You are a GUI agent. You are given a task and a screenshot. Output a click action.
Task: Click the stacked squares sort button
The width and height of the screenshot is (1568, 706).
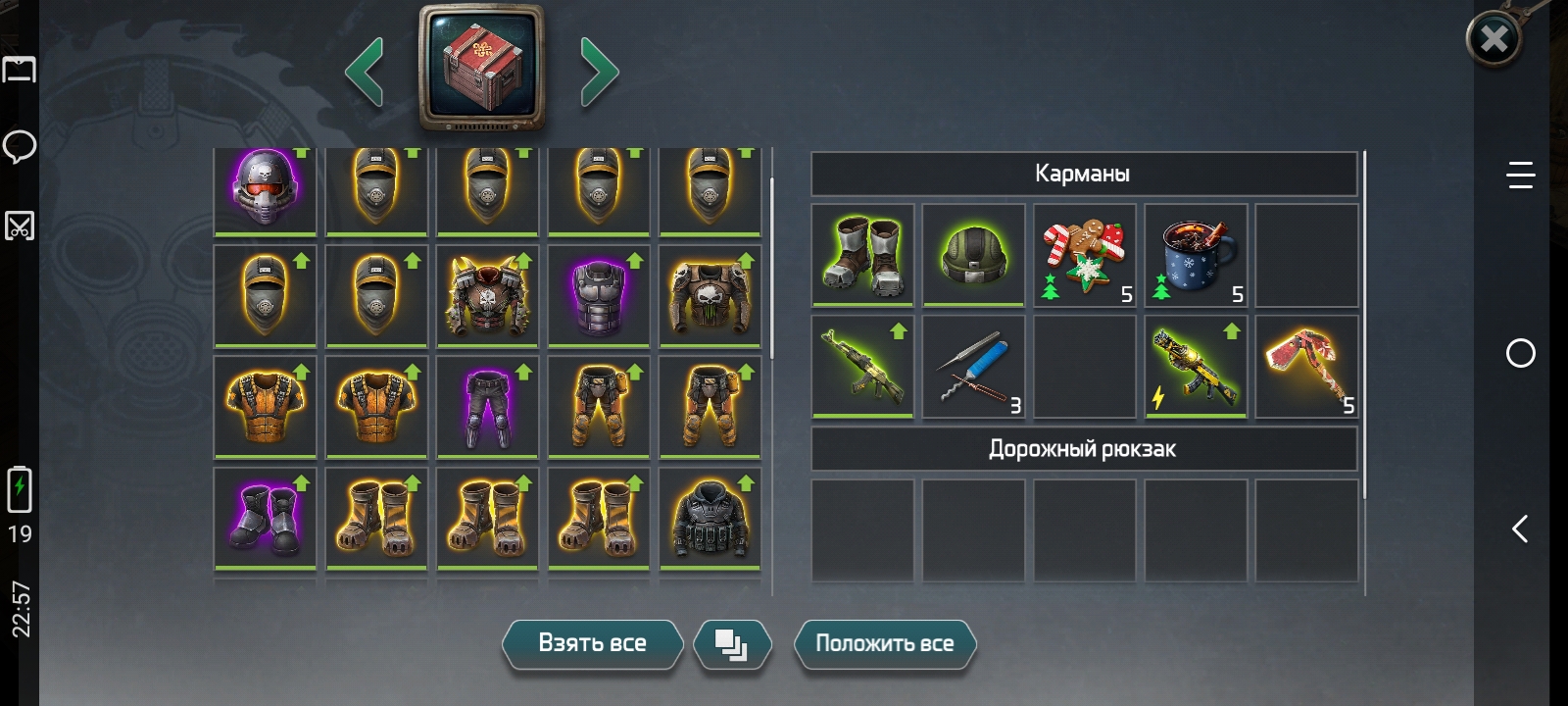pyautogui.click(x=731, y=644)
